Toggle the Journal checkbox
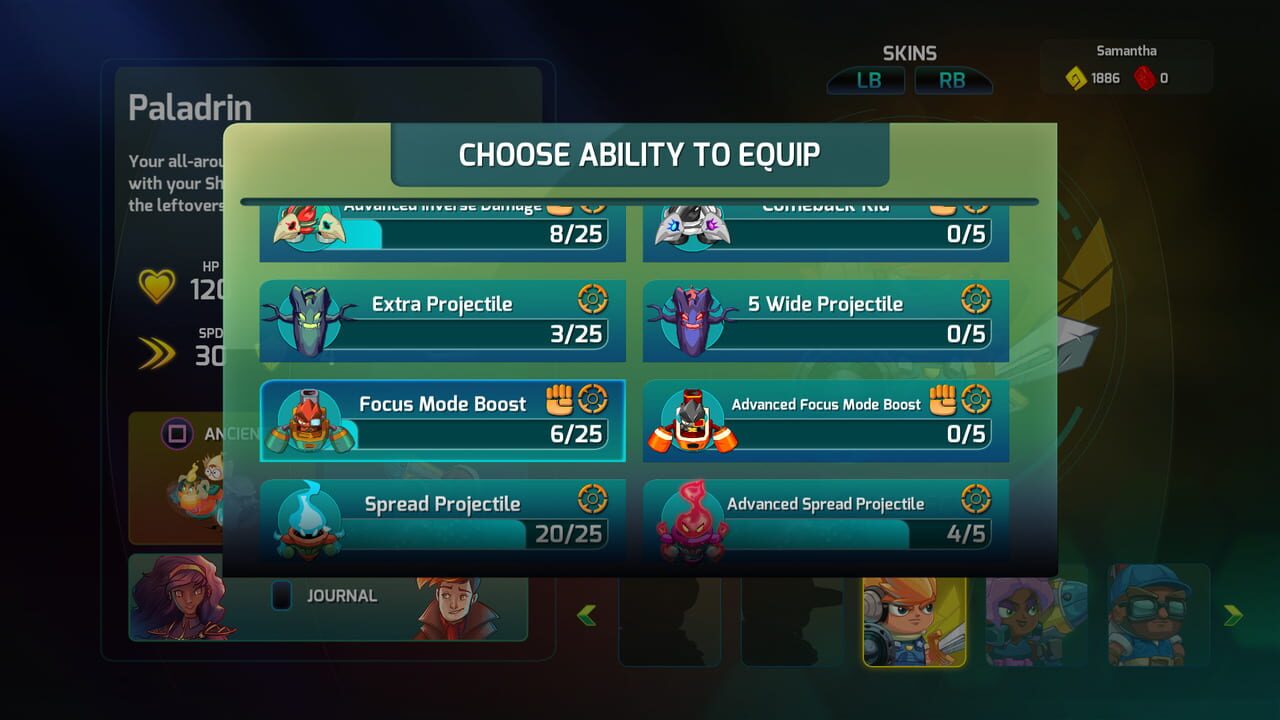The image size is (1280, 720). point(281,595)
